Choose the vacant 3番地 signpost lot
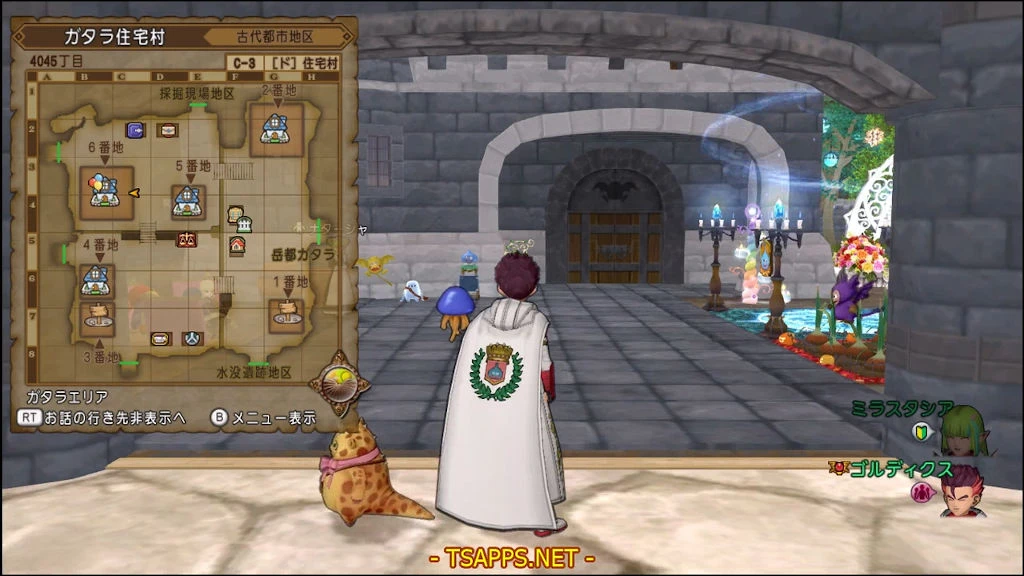This screenshot has width=1024, height=576. (98, 319)
